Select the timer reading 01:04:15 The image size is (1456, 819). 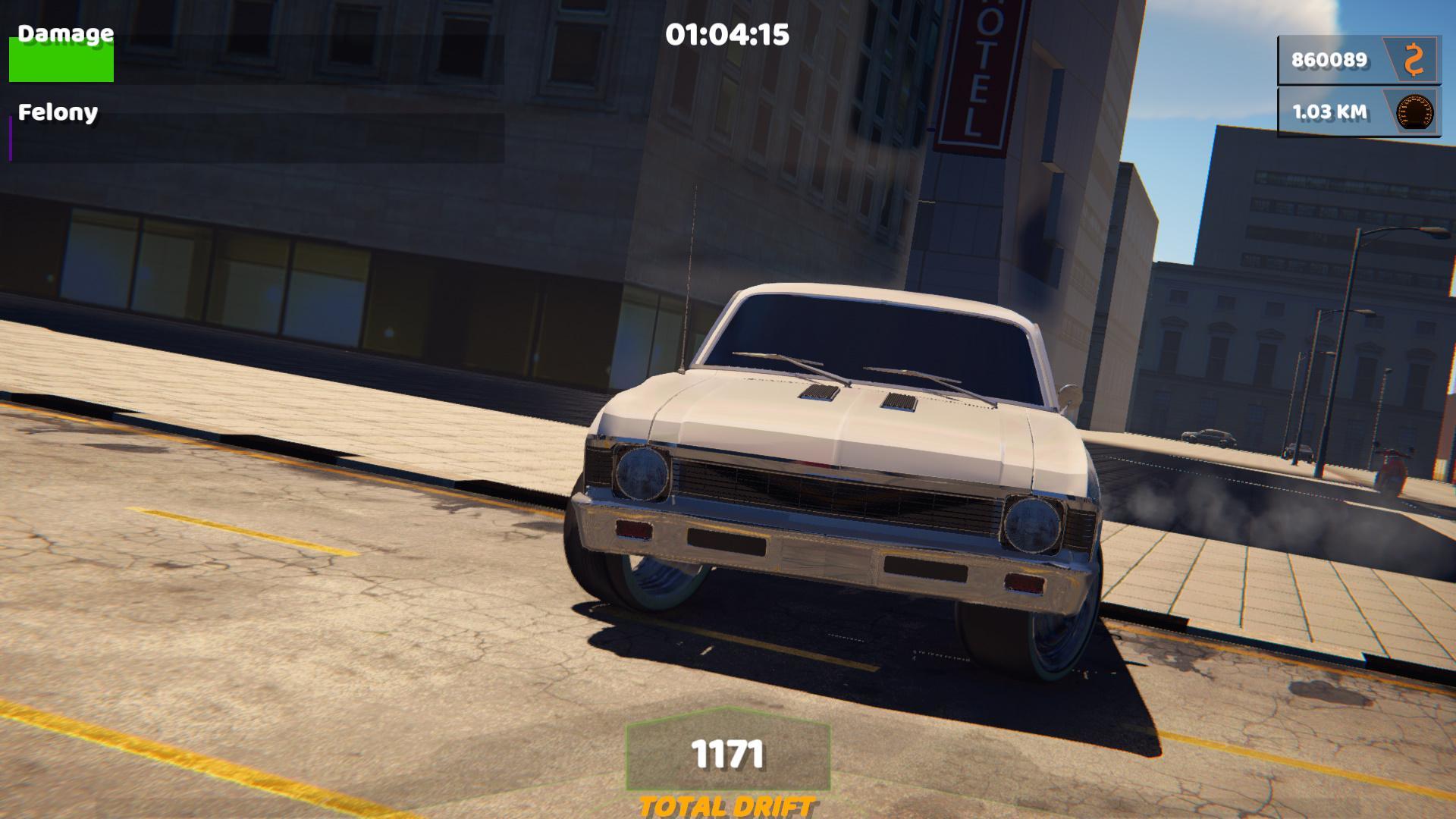click(728, 33)
